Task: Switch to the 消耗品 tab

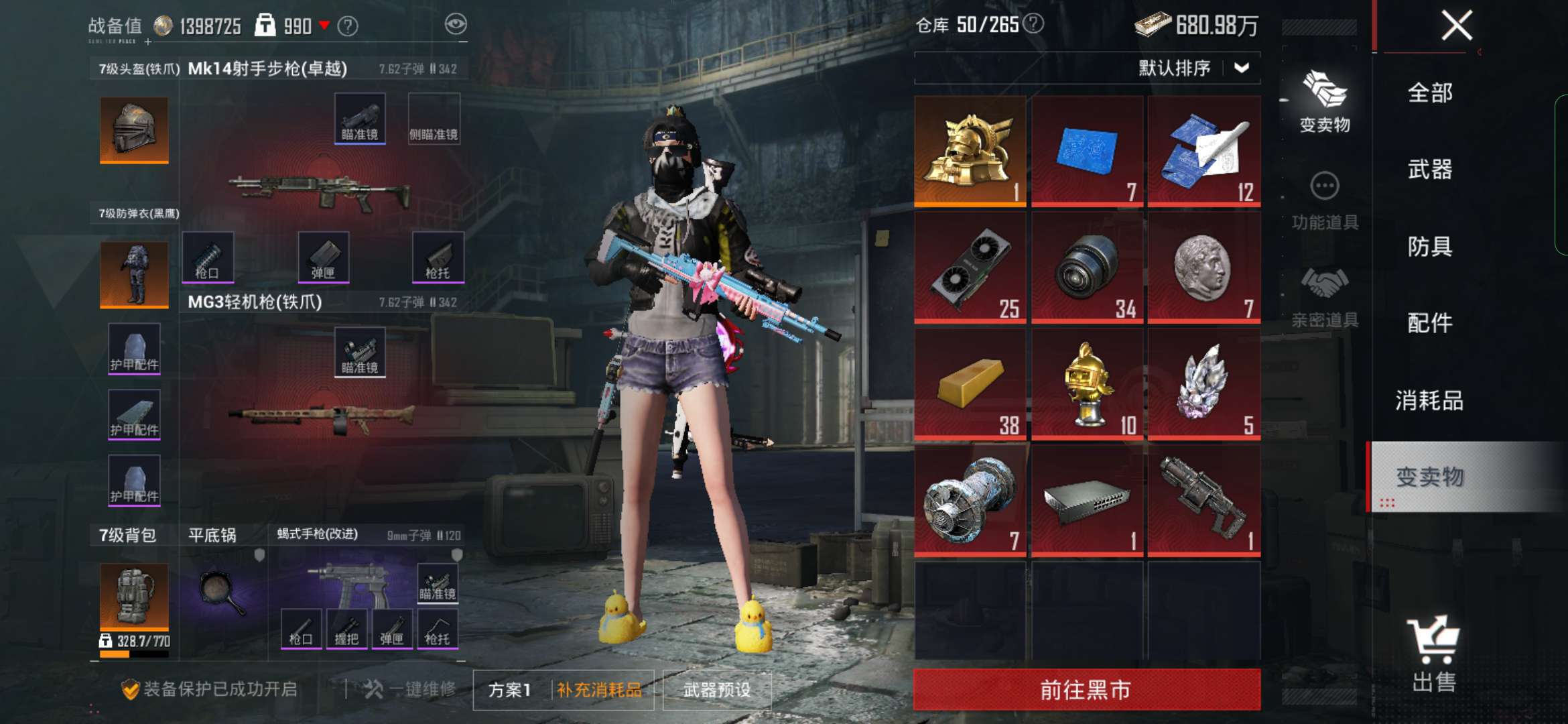Action: click(1430, 400)
